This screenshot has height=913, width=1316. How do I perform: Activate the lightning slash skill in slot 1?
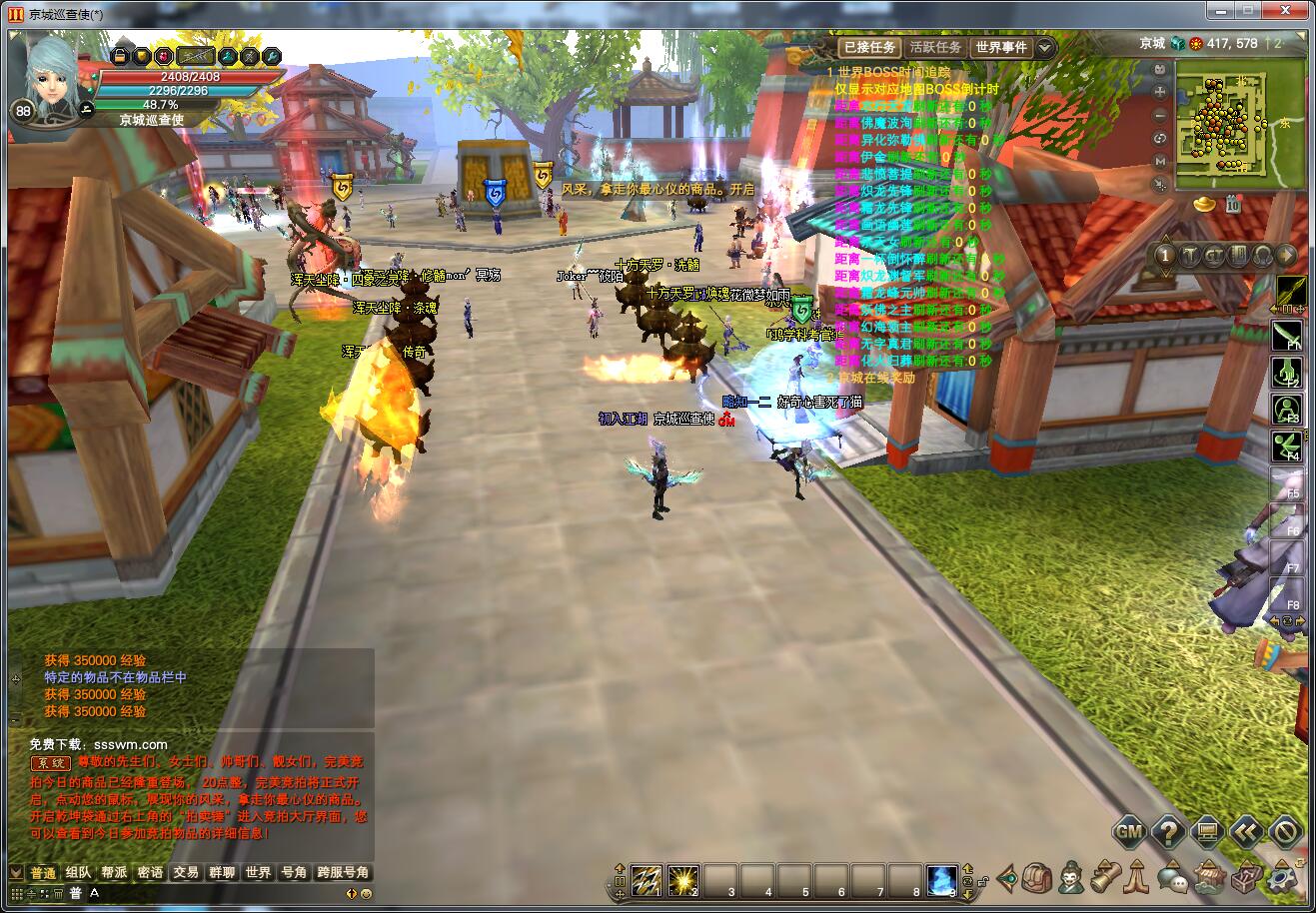click(x=646, y=879)
